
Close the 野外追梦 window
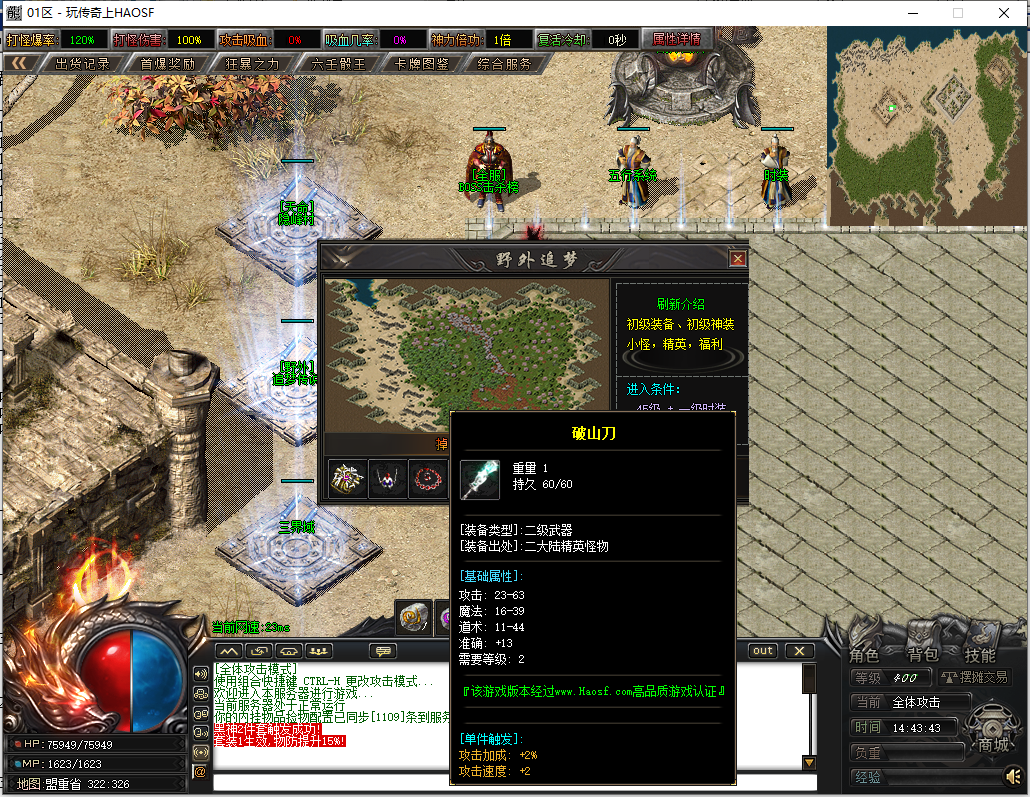point(738,259)
